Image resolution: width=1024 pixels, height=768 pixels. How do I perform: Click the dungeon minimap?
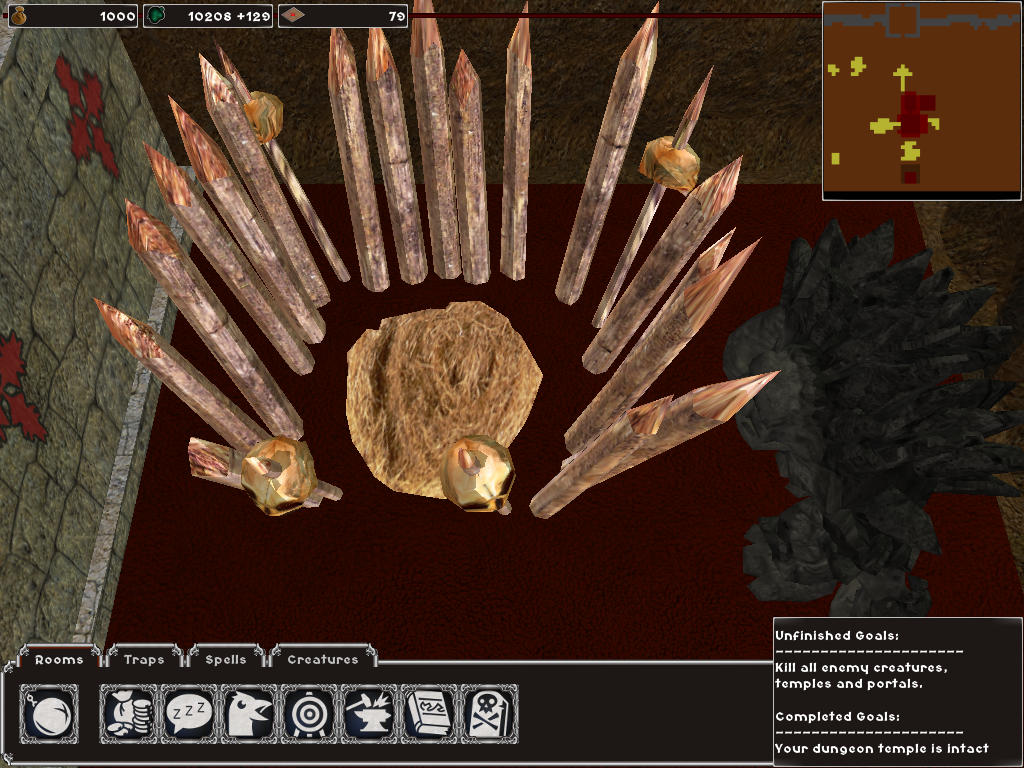pos(922,100)
